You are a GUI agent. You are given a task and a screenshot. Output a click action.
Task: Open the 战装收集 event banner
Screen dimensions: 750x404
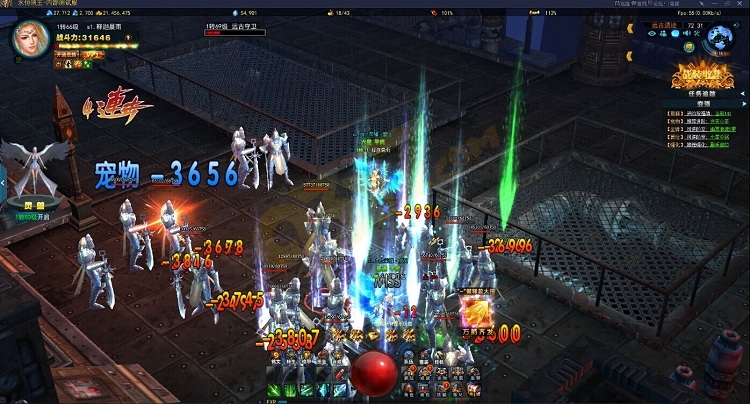(701, 73)
